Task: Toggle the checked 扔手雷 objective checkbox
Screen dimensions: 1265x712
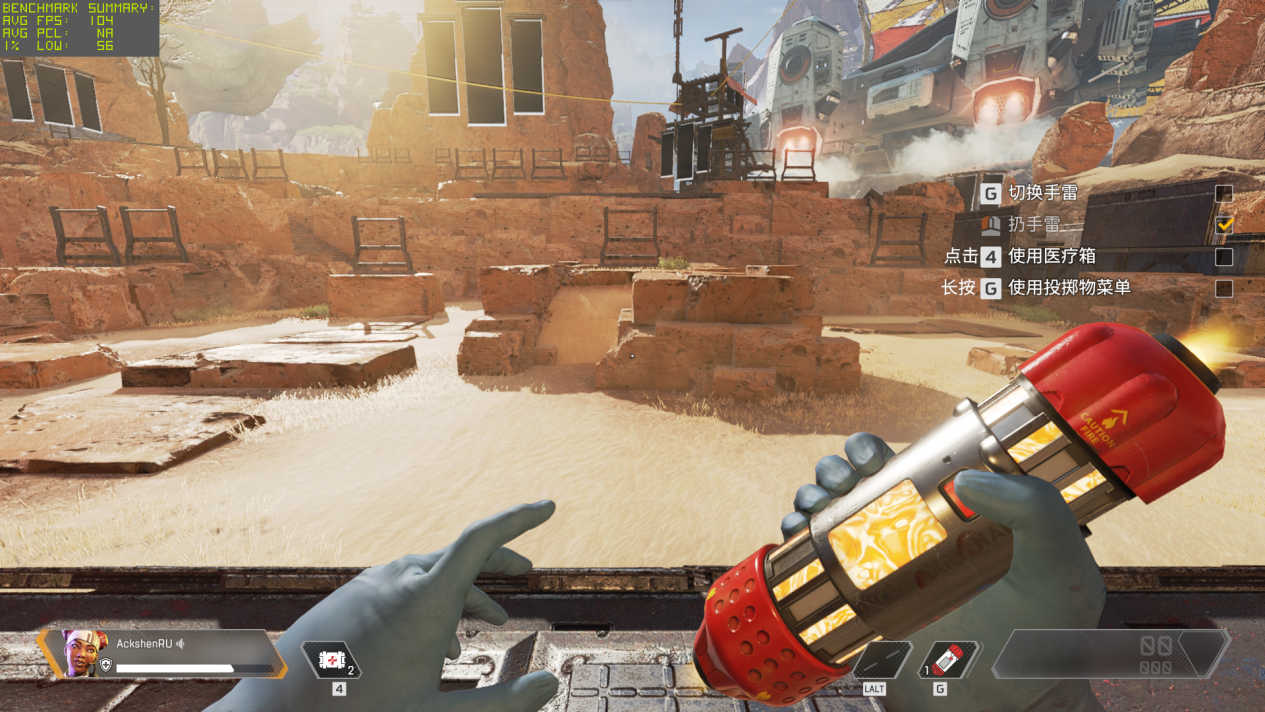Action: 1223,225
